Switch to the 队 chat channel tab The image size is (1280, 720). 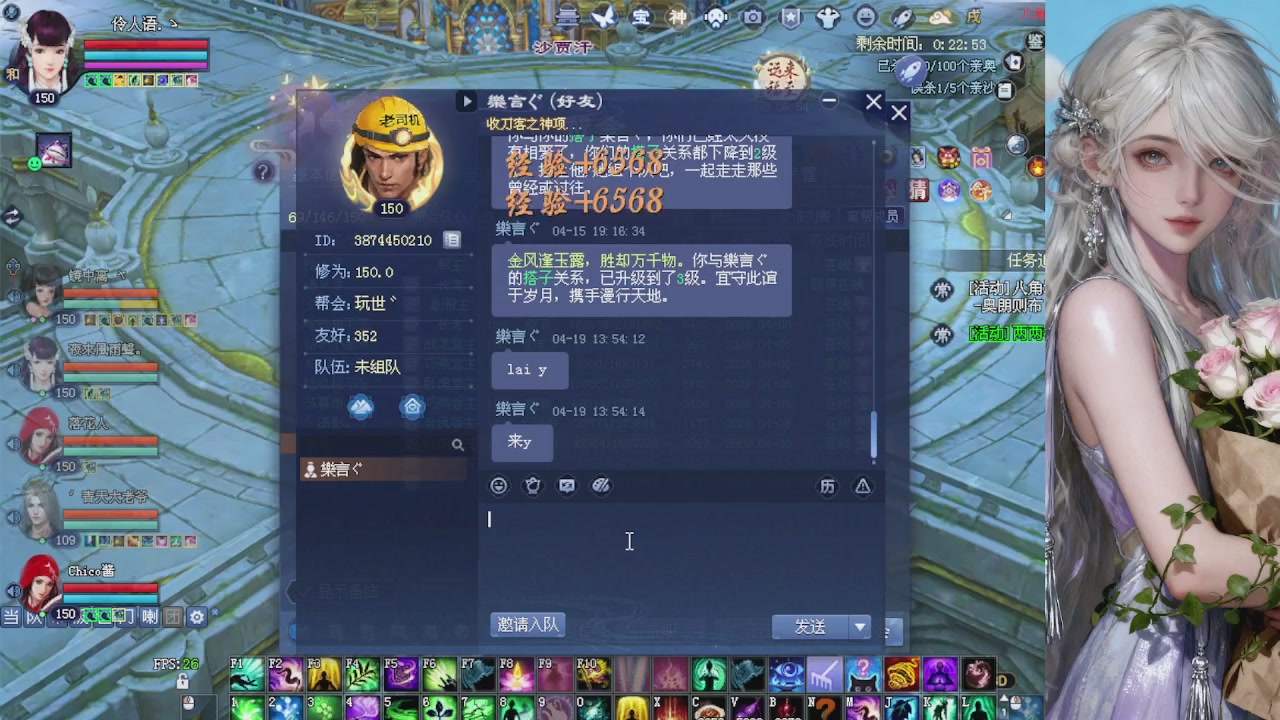pos(34,617)
